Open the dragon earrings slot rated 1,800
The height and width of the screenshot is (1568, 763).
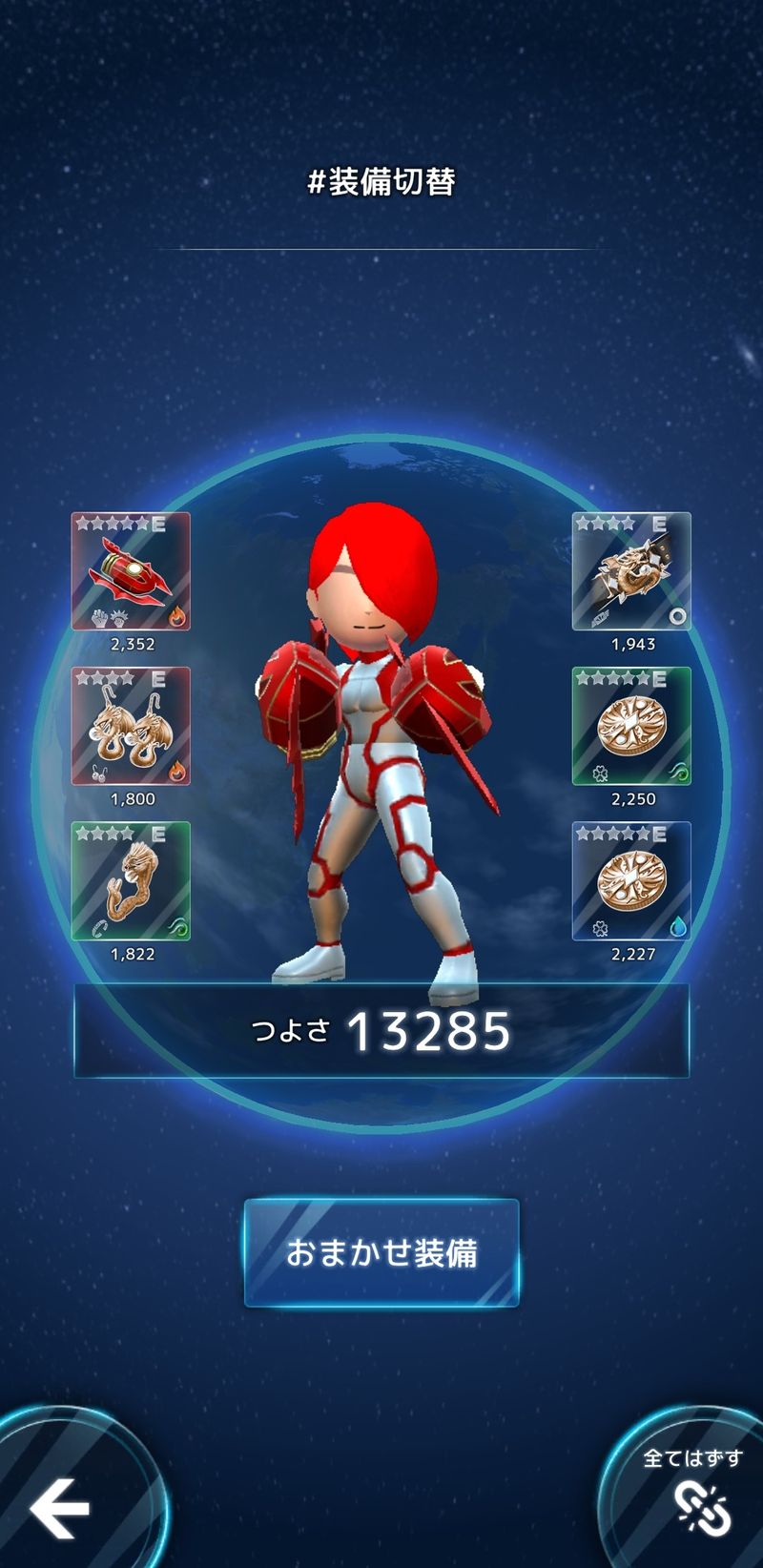tap(131, 726)
